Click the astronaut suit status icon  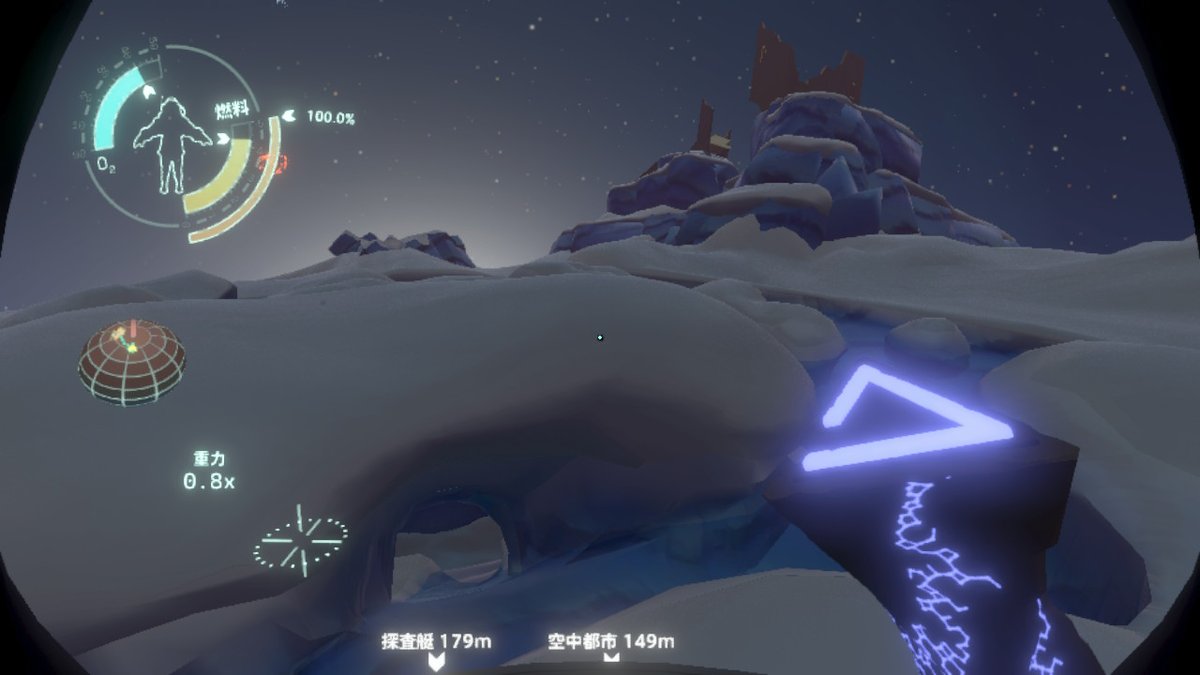coord(173,146)
